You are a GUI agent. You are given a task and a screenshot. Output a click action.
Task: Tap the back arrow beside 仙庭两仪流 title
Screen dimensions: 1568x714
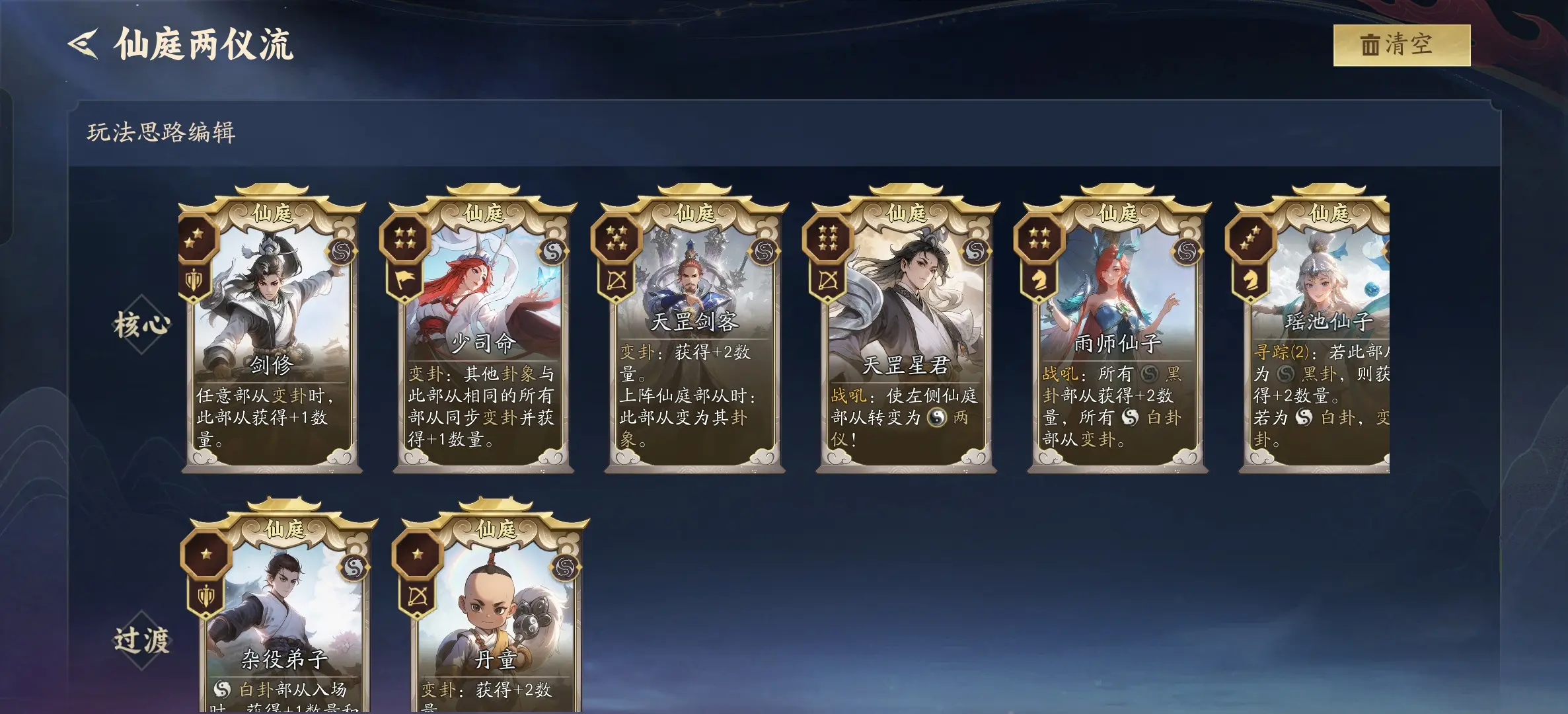coord(83,42)
